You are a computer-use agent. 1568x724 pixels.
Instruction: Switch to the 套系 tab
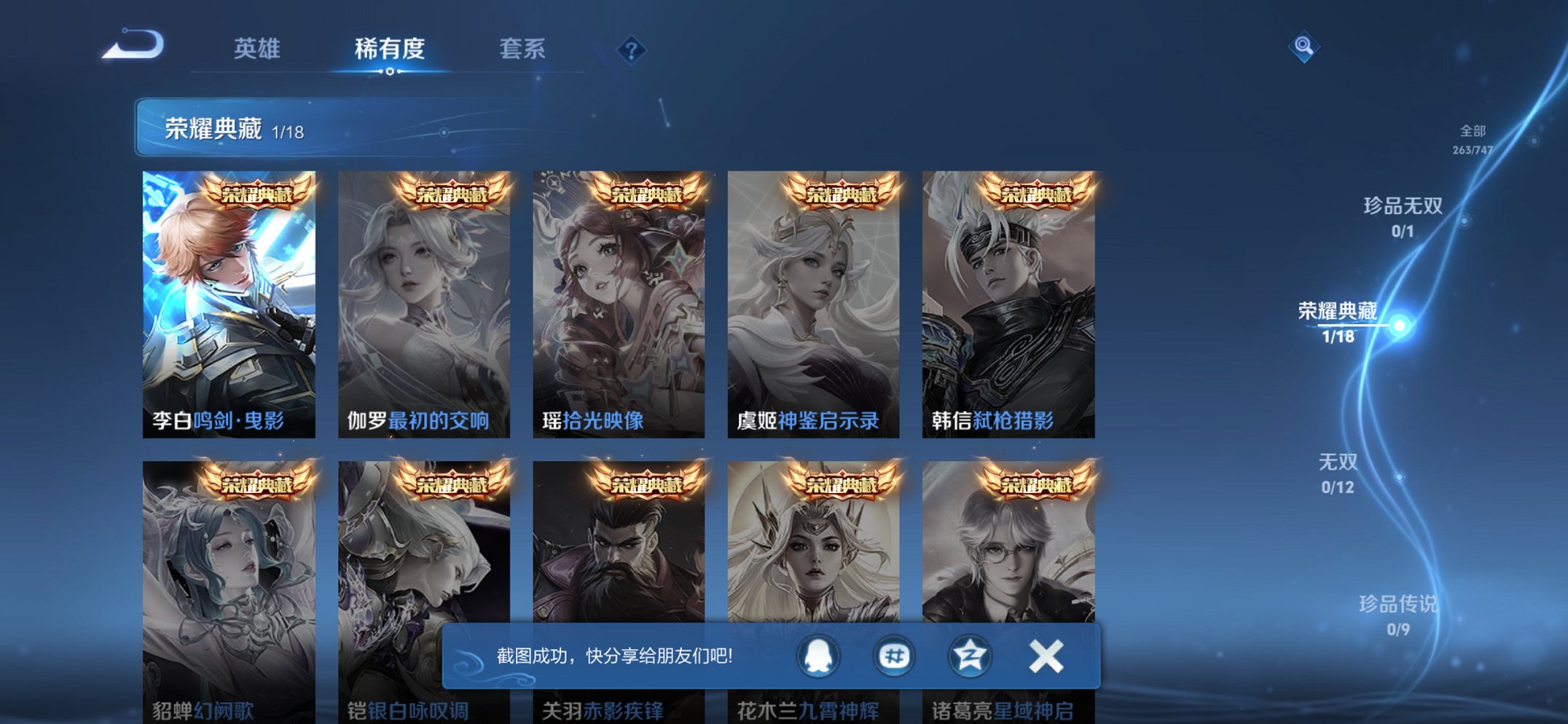[524, 49]
